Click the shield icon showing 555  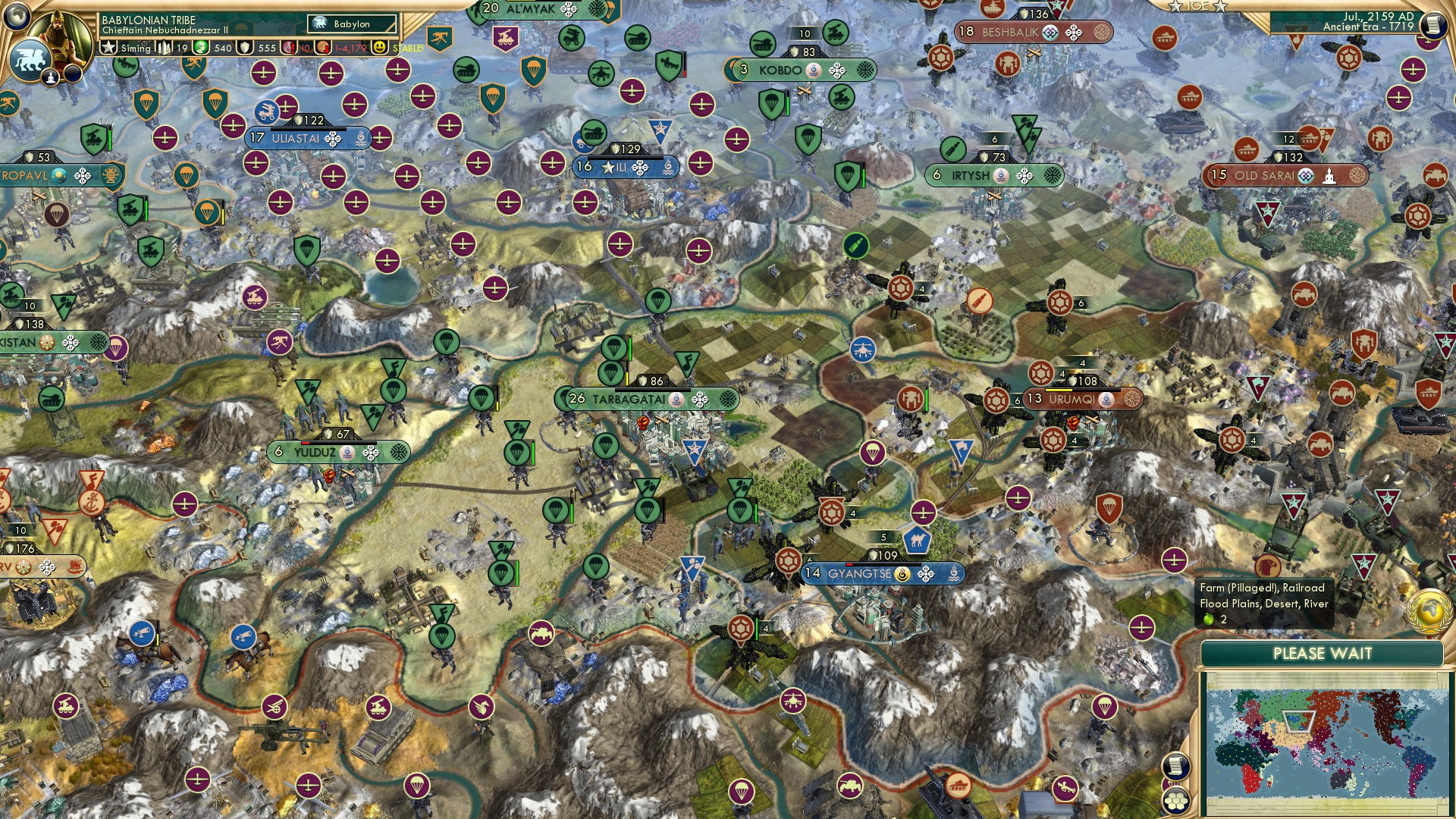[x=244, y=47]
